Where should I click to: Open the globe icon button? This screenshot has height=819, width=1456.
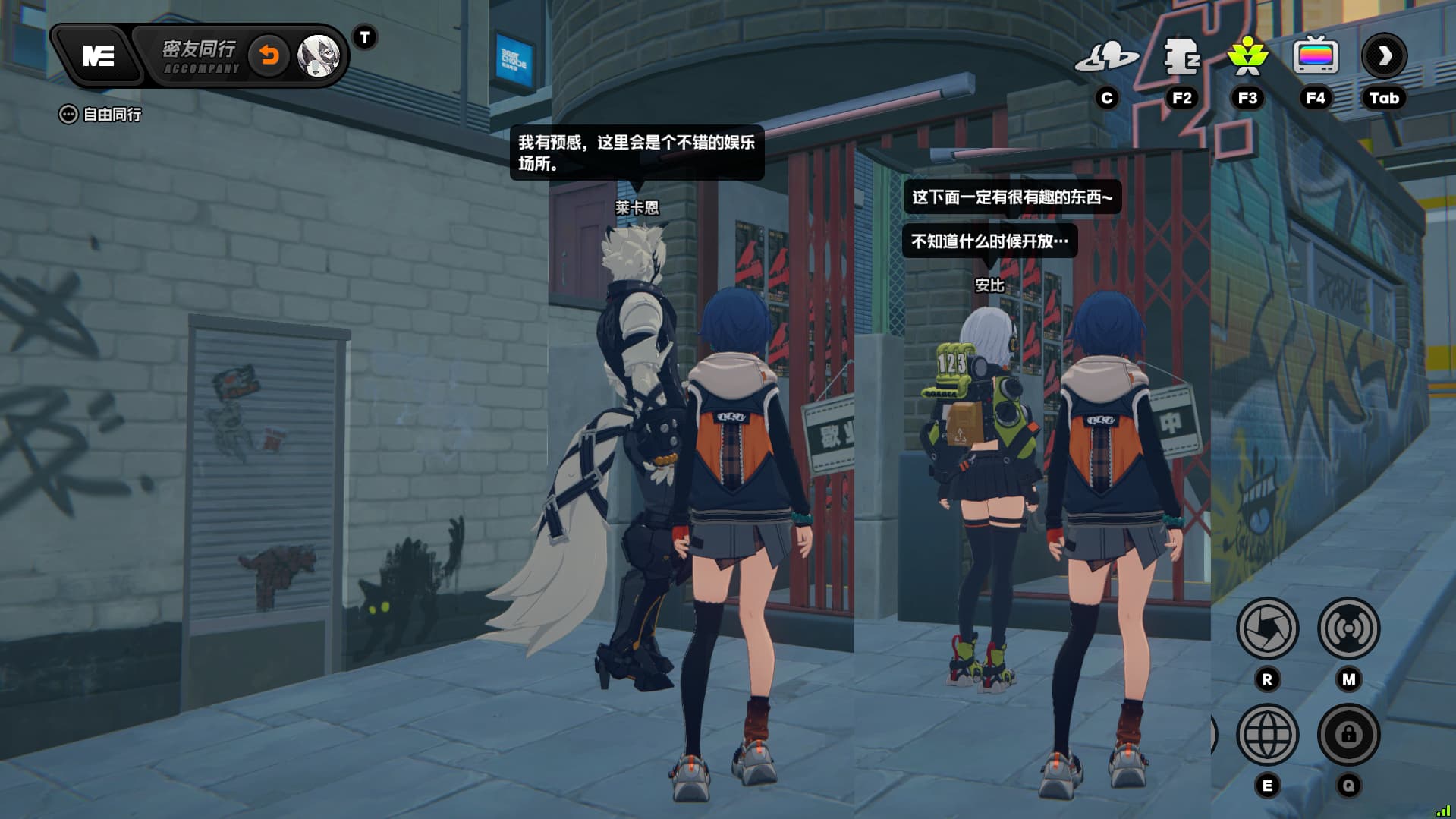click(x=1267, y=735)
